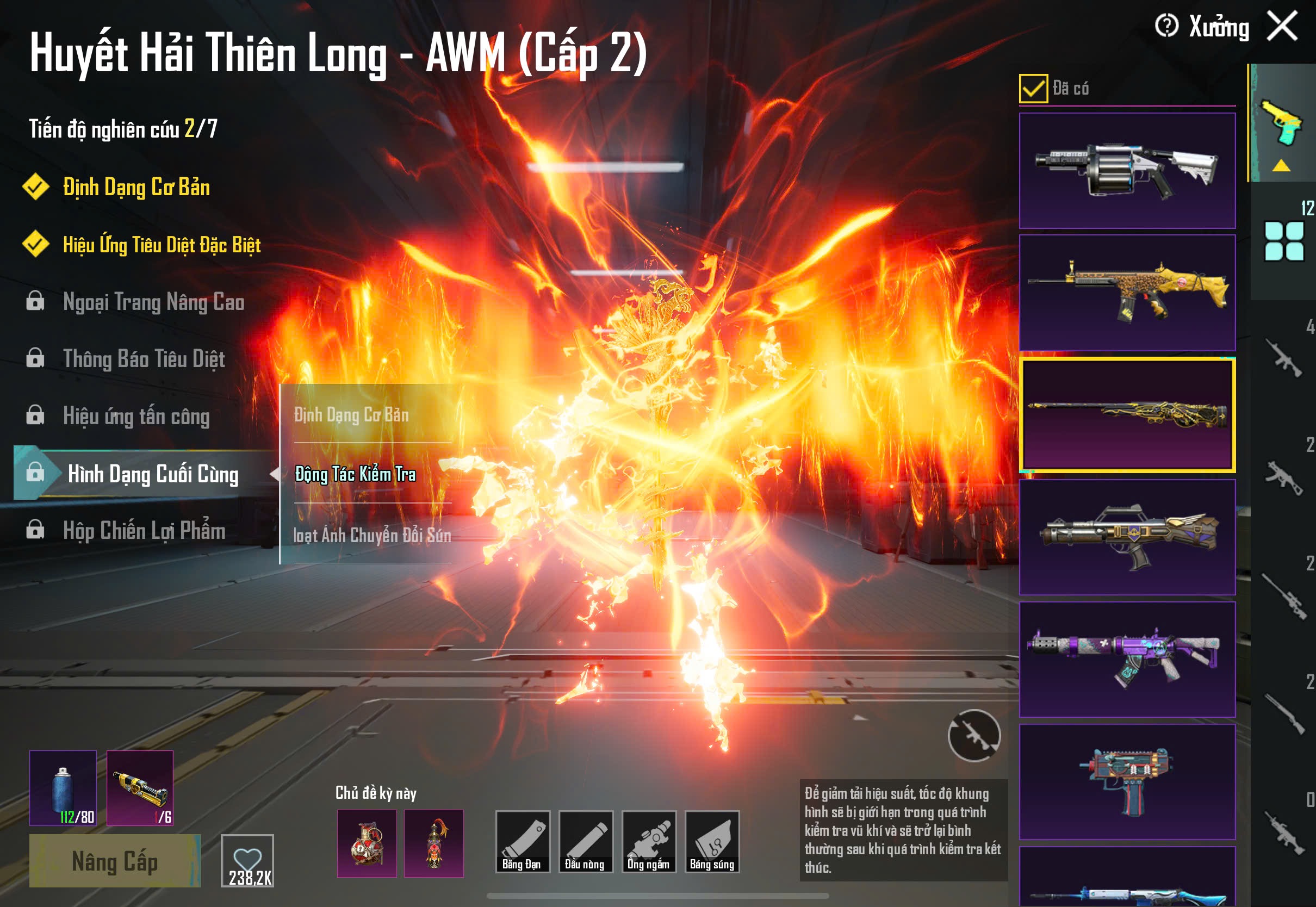This screenshot has width=1316, height=907.
Task: Select Định Dạng Cơ Bản research stage
Action: pyautogui.click(x=136, y=188)
